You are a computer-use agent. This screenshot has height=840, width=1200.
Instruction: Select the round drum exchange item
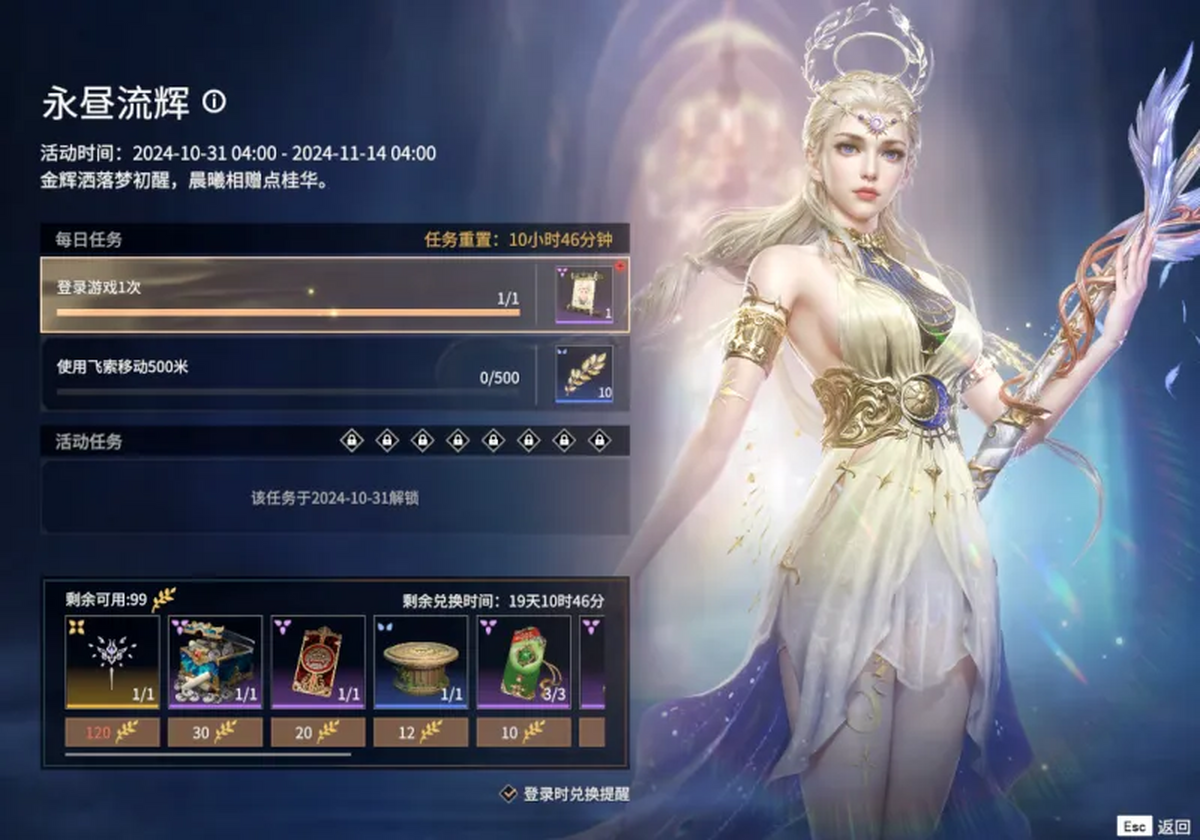point(421,662)
